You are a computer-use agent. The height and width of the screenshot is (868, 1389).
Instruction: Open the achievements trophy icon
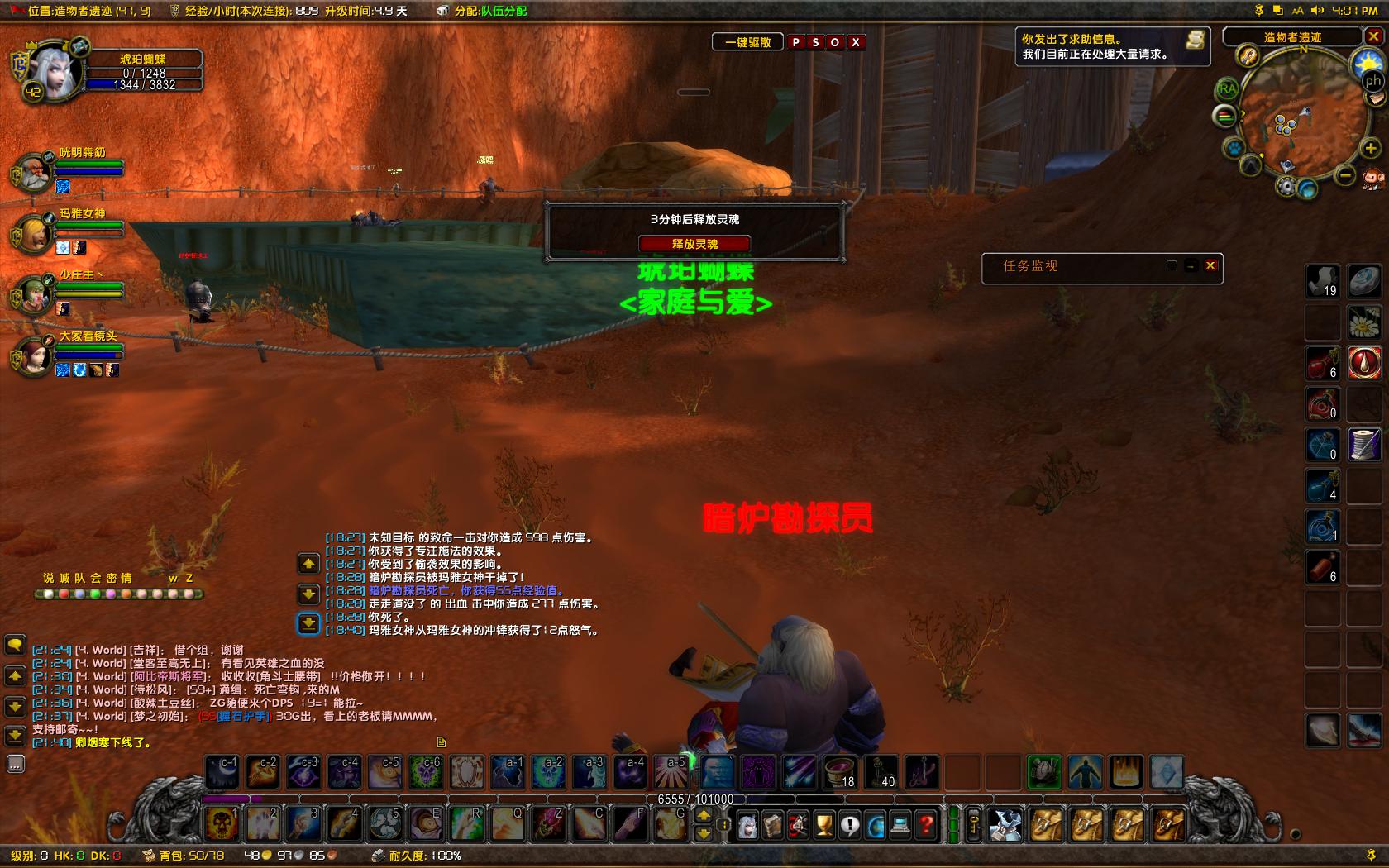pyautogui.click(x=824, y=825)
